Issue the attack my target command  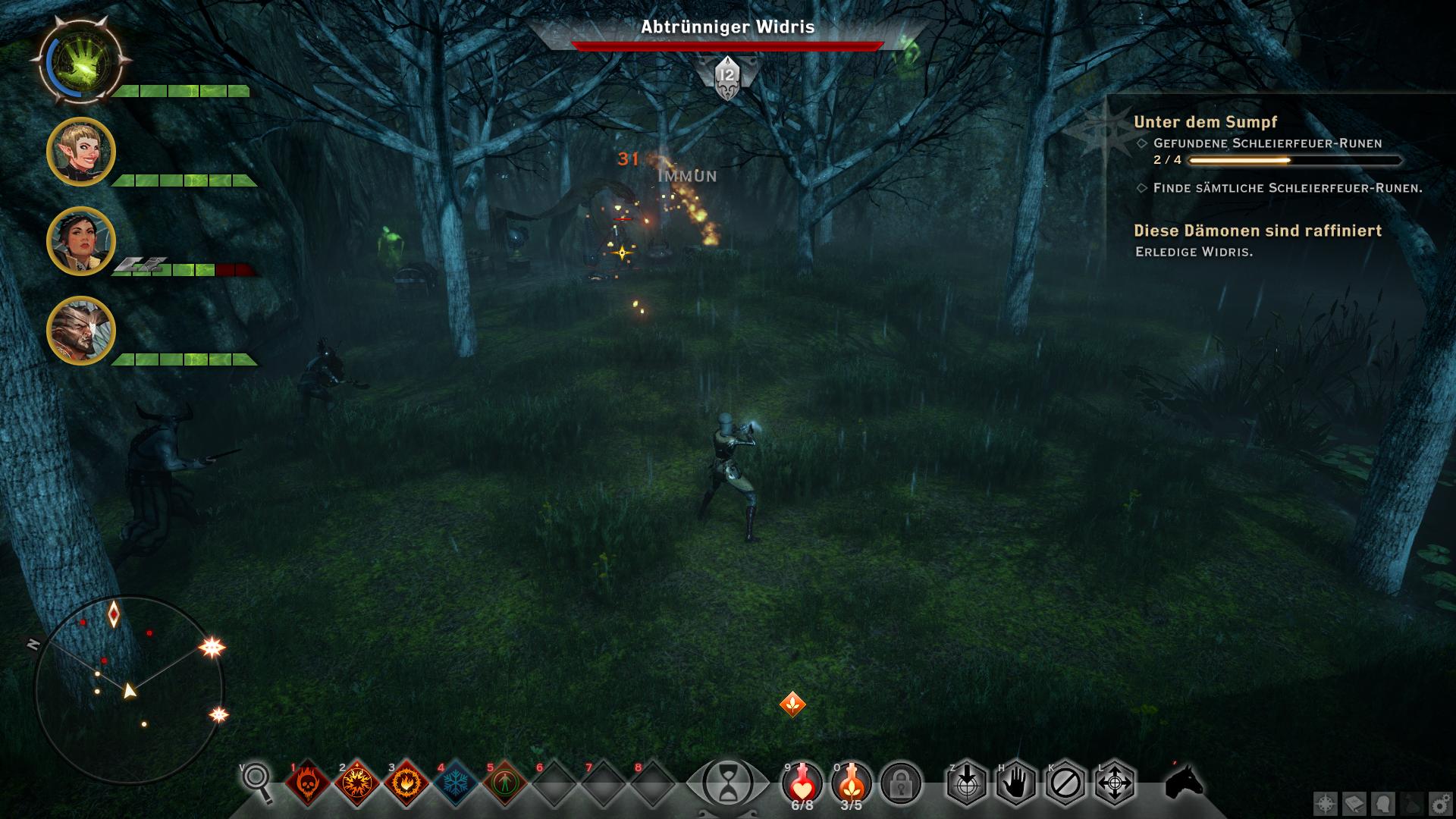pos(966,783)
